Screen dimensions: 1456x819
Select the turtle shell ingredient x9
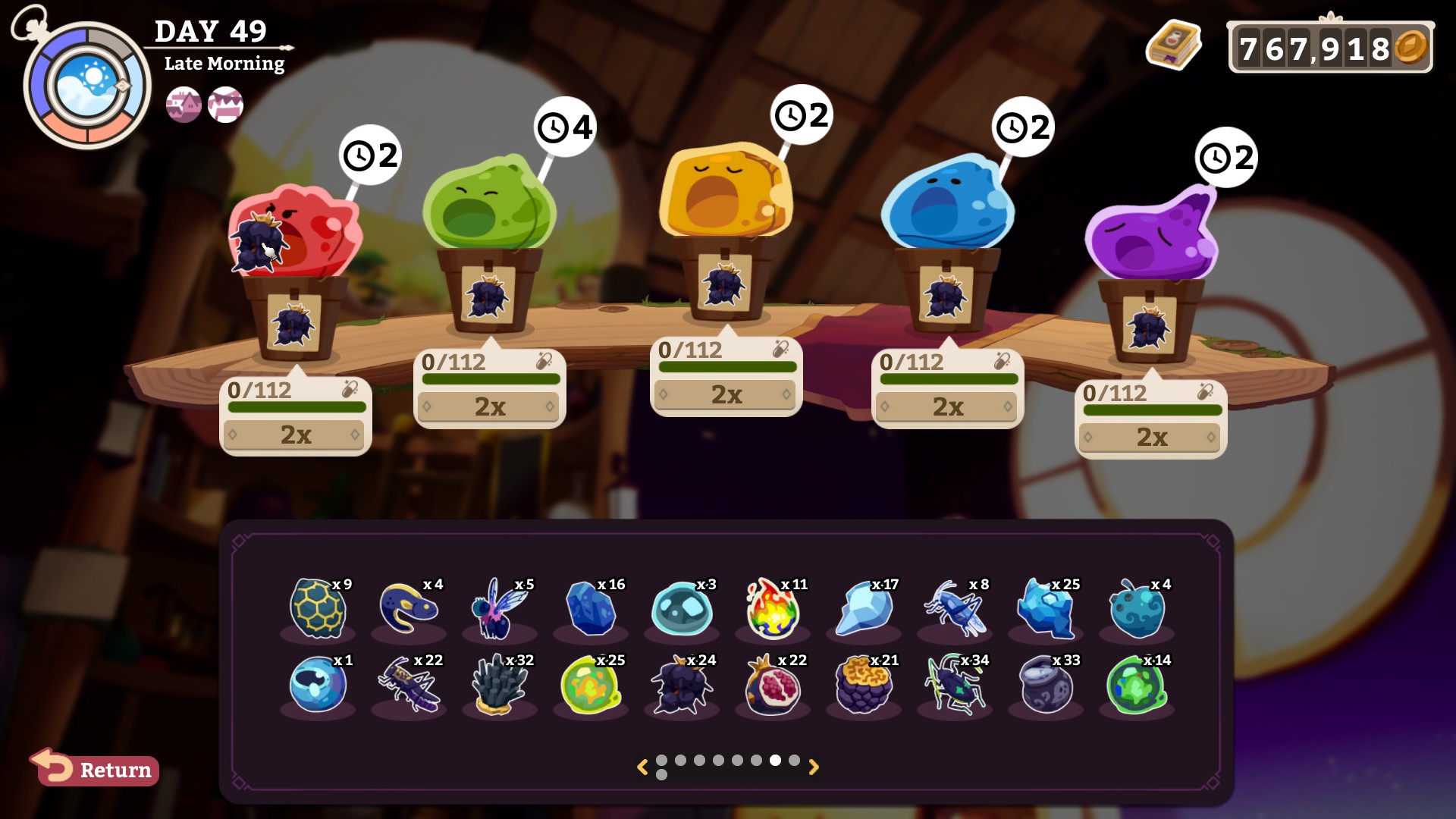click(x=318, y=608)
